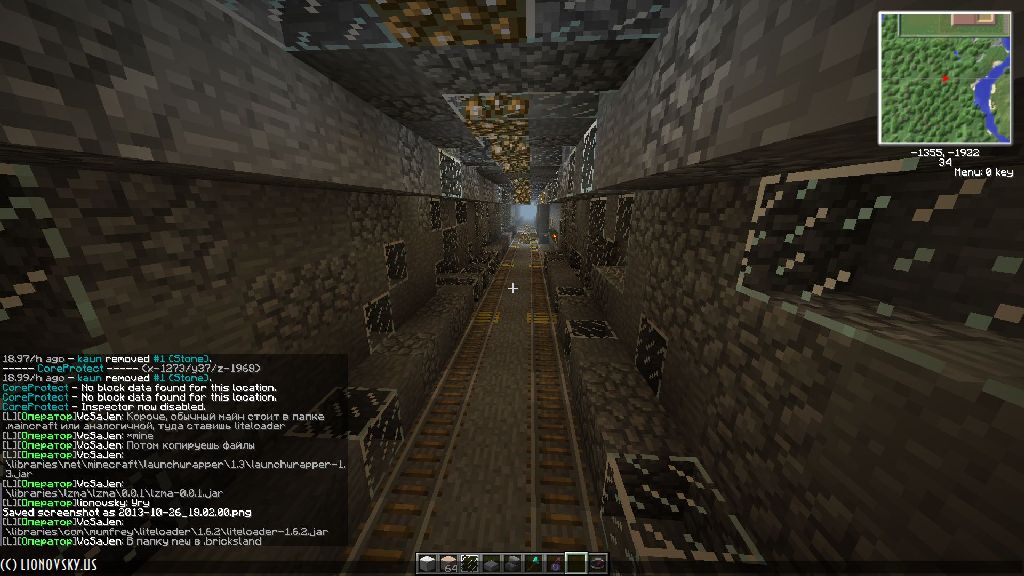
Task: Select the white-topped block hotbar slot
Action: 427,563
